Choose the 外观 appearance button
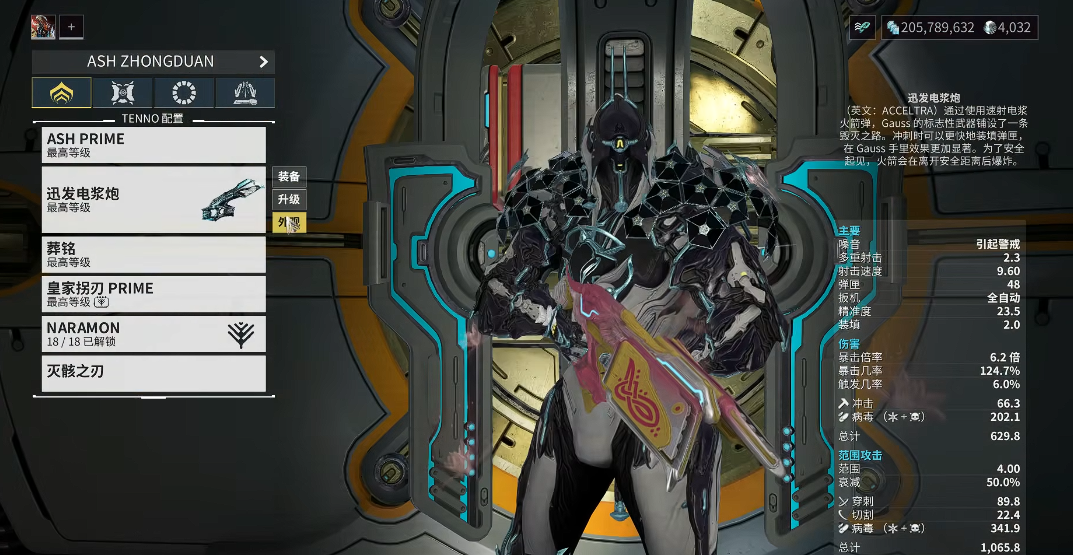The height and width of the screenshot is (555, 1073). tap(289, 222)
